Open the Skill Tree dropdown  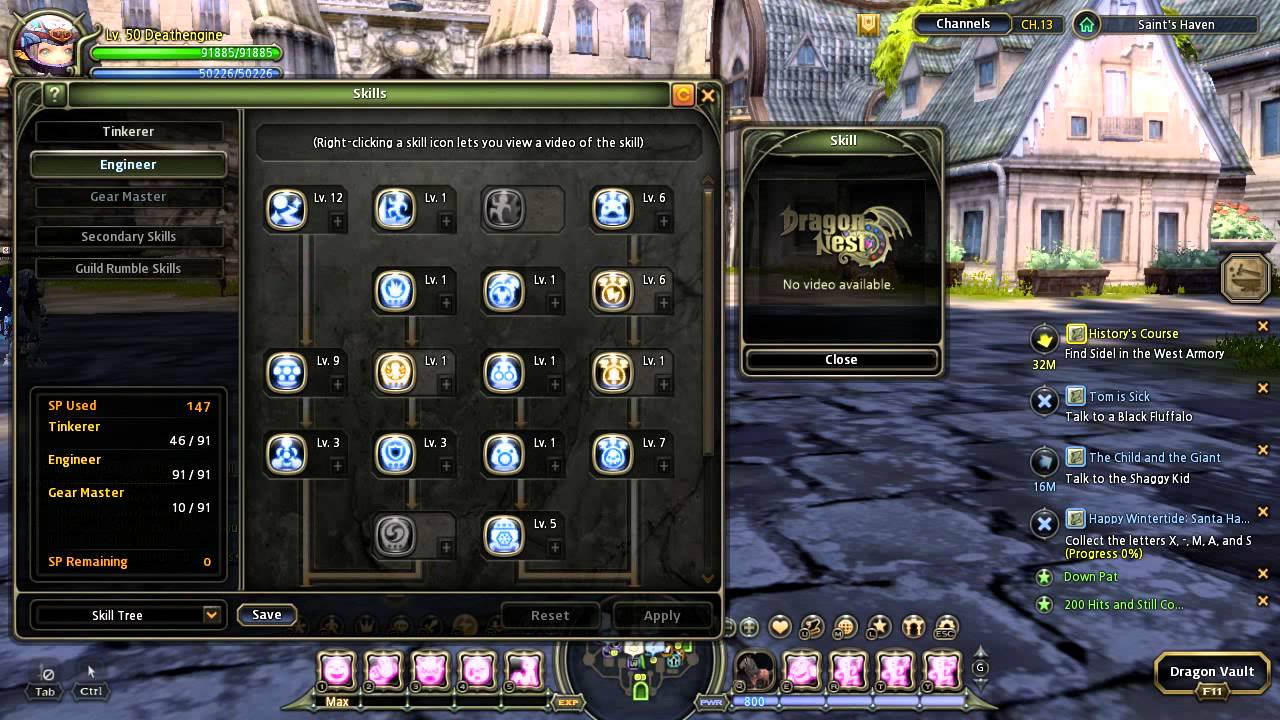(x=211, y=615)
